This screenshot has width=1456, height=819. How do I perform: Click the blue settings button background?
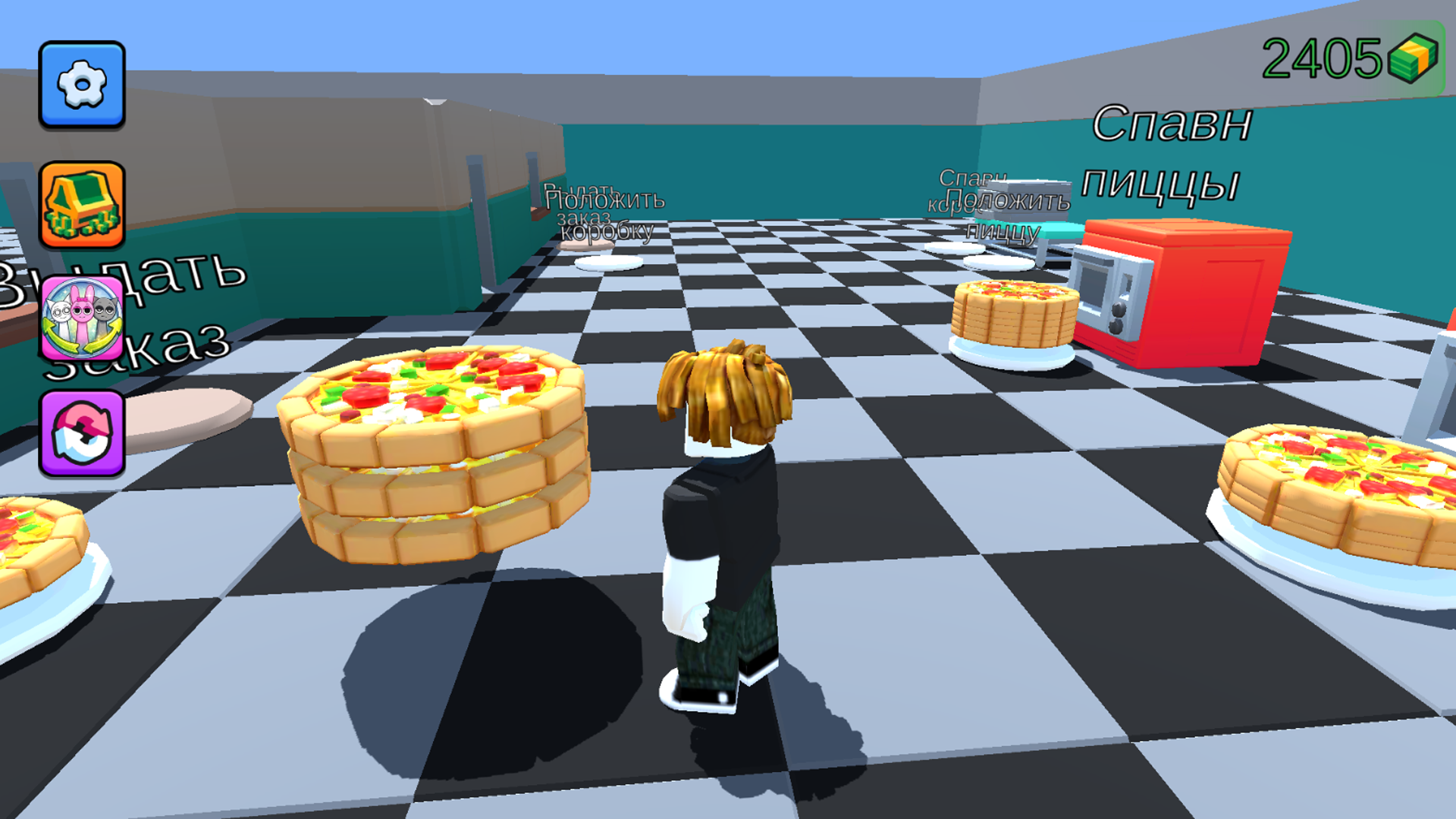click(82, 86)
